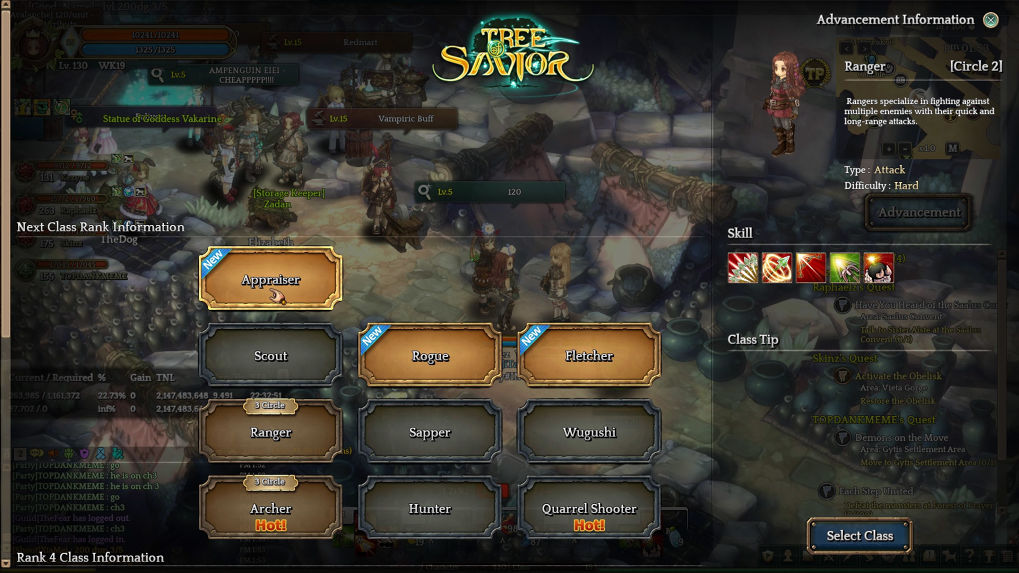Select the Scout class tile
Viewport: 1019px width, 573px height.
point(271,356)
